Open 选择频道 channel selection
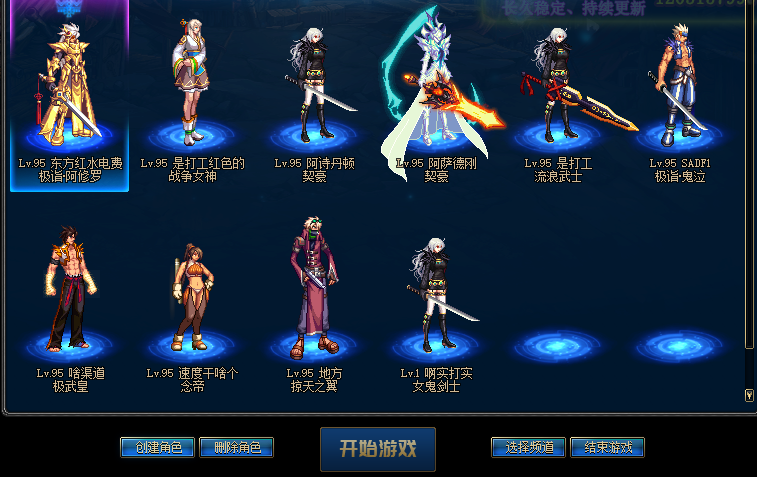 pos(529,447)
